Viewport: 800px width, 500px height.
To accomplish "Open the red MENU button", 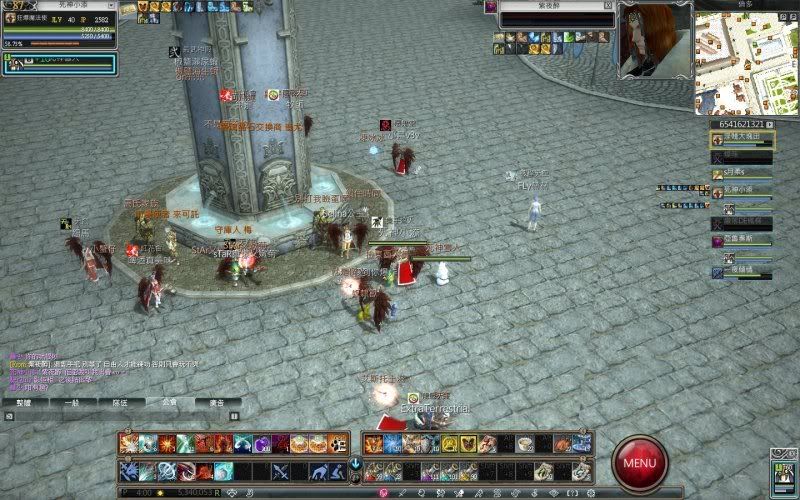I will [x=640, y=462].
